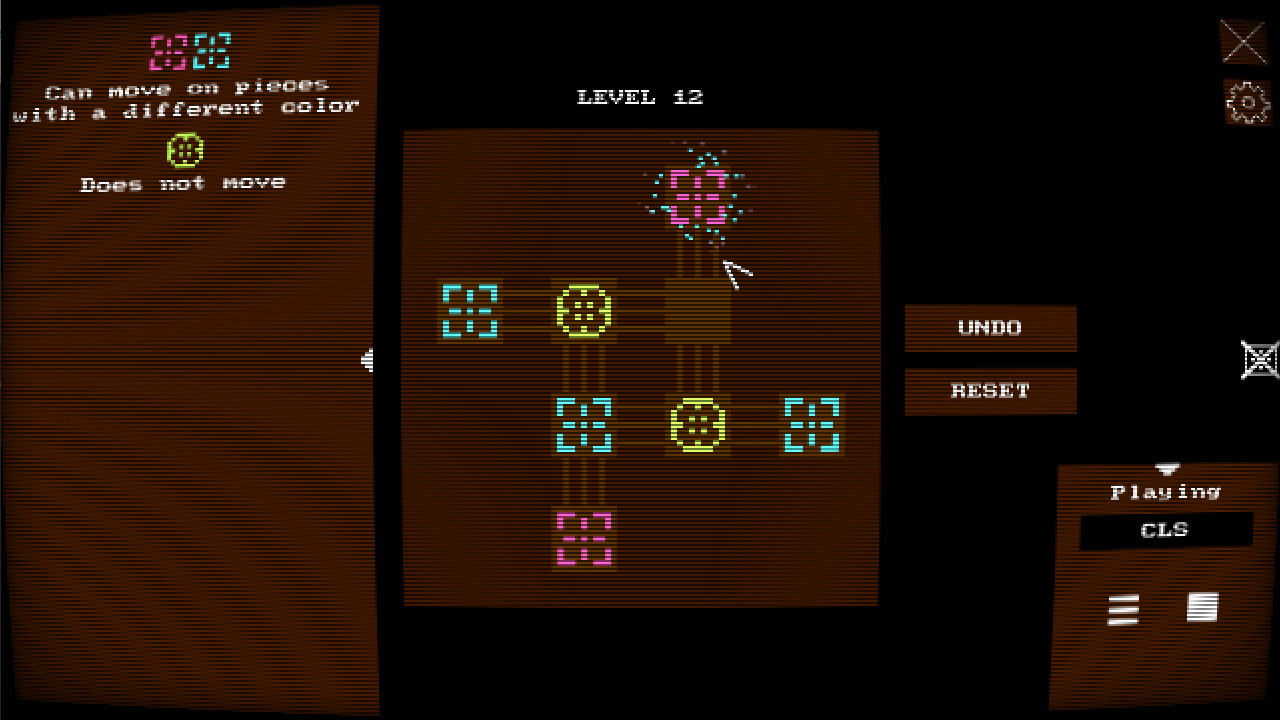Collapse the Playing panel via its top arrow

coord(1168,467)
